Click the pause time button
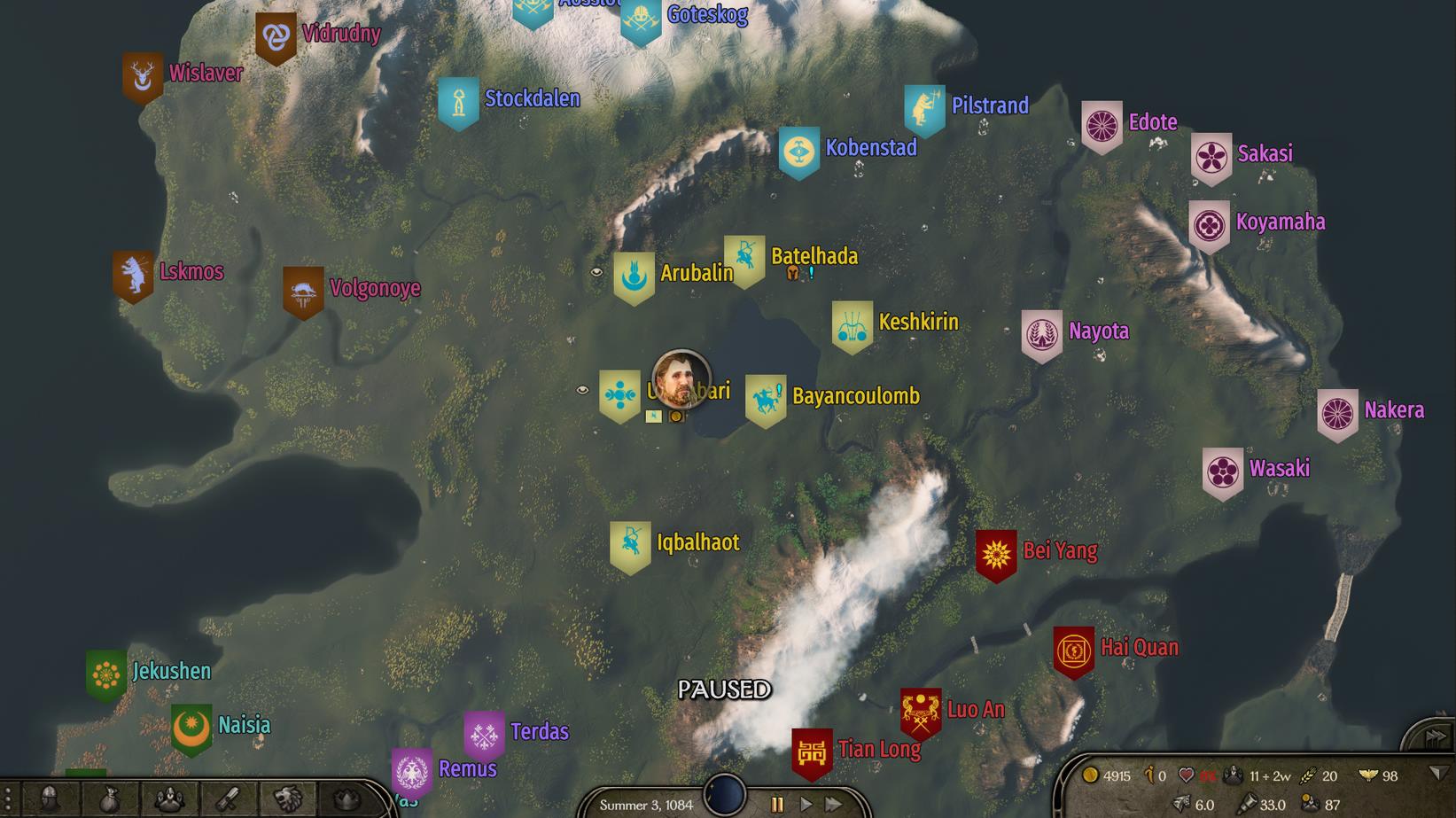This screenshot has height=818, width=1456. pos(777,804)
